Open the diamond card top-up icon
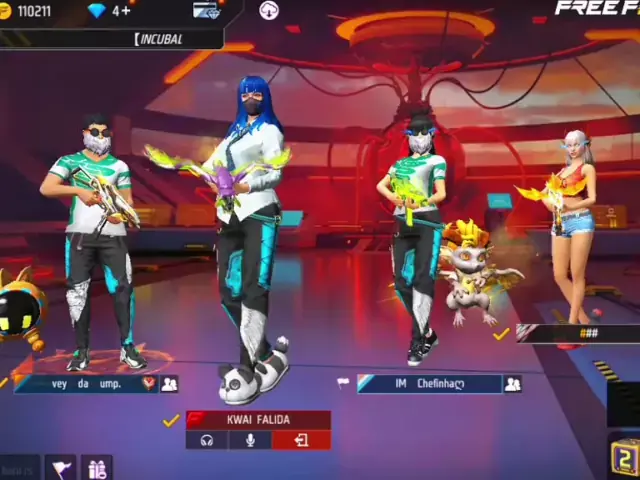The height and width of the screenshot is (480, 640). [x=206, y=11]
